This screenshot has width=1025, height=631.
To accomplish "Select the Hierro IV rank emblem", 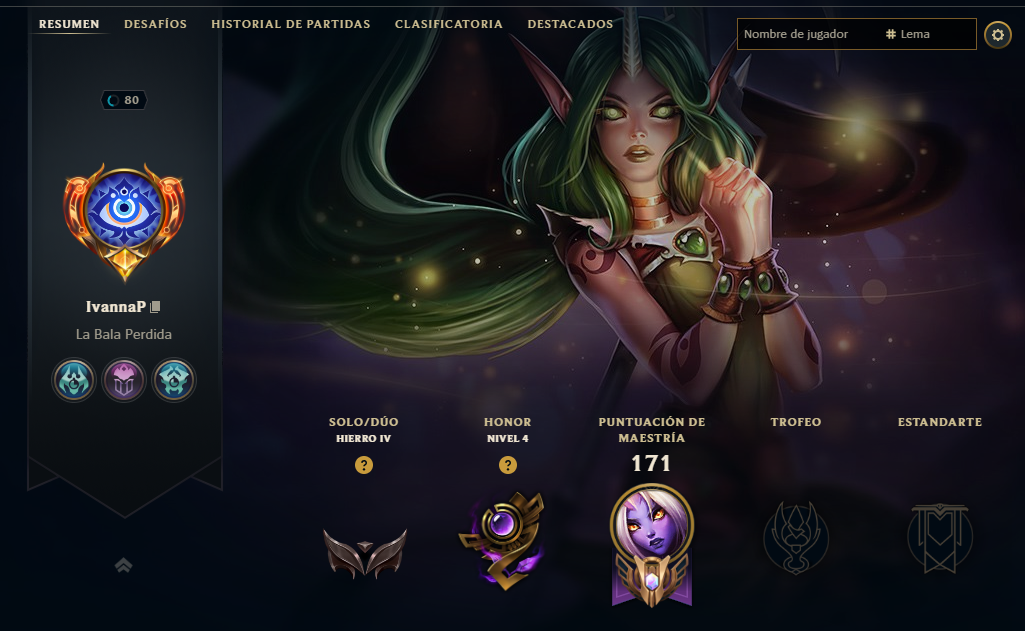I will tap(364, 551).
